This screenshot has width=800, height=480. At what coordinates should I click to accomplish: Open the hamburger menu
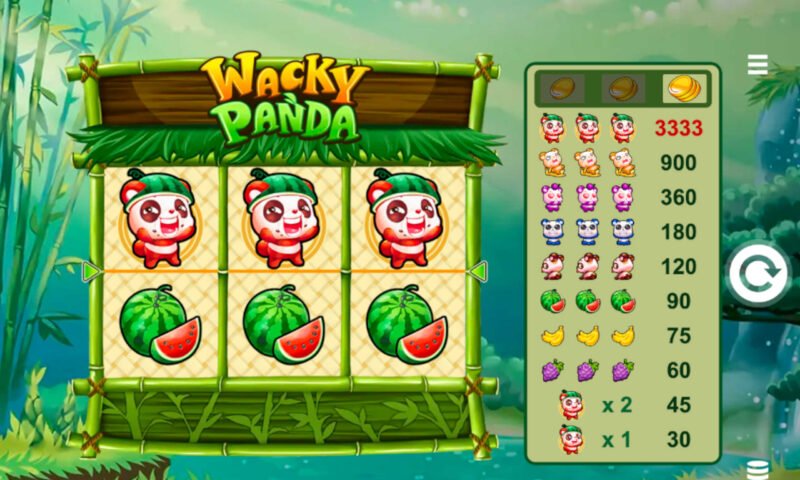[758, 65]
